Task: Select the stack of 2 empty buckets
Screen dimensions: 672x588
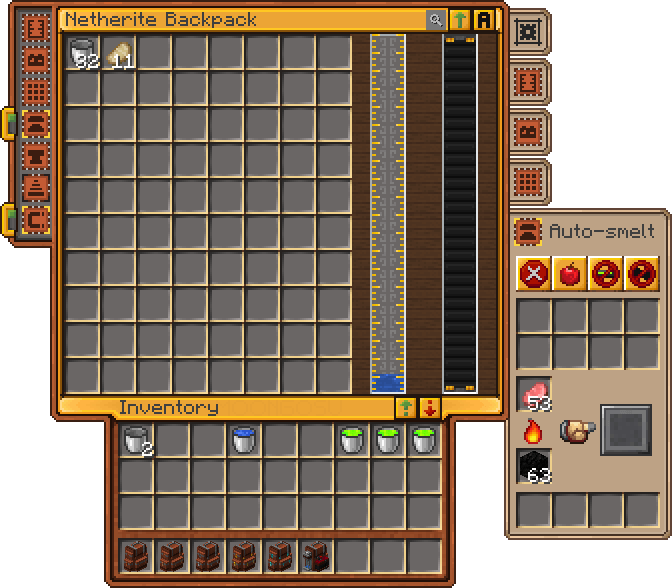Action: click(x=136, y=441)
